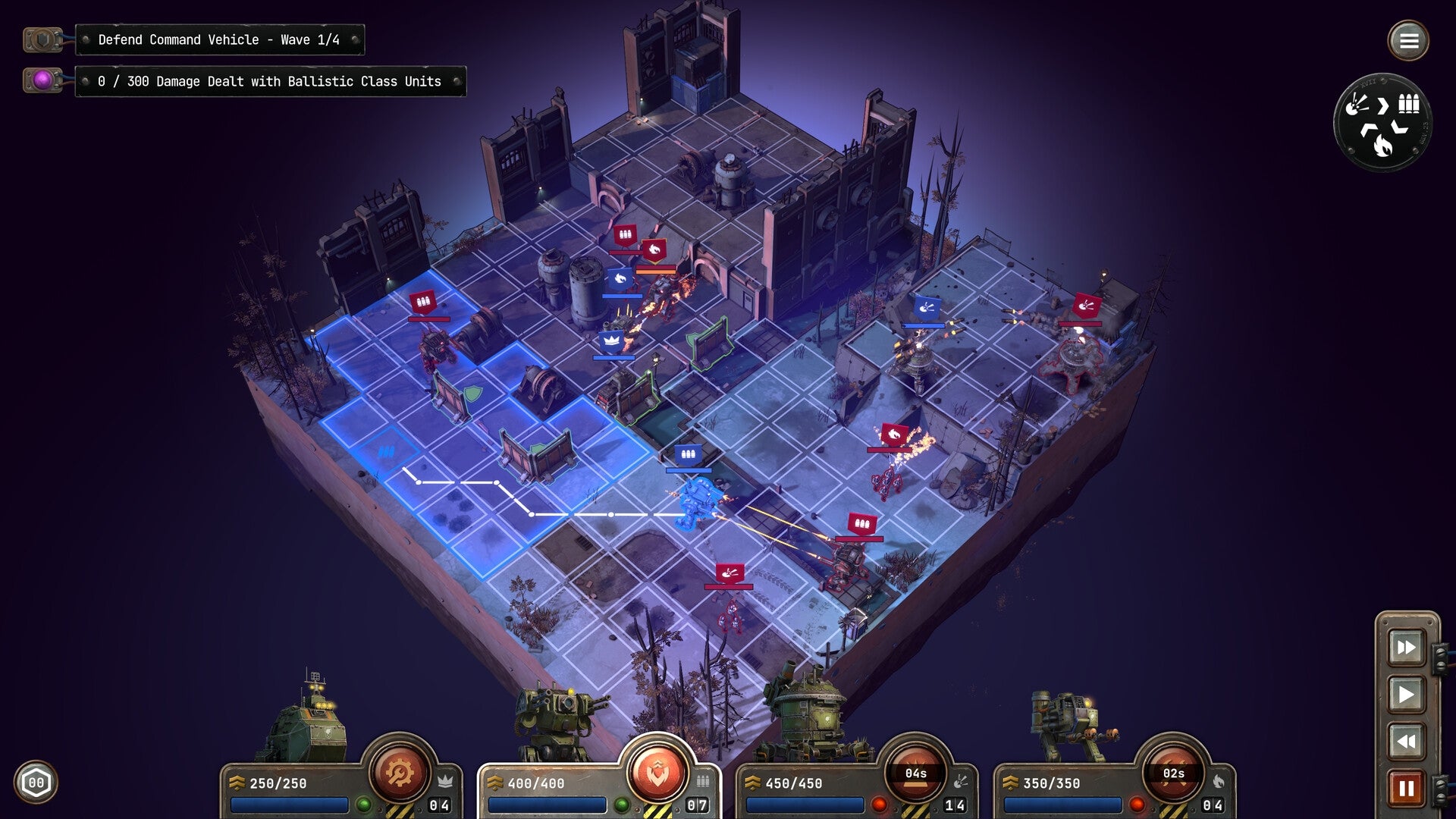The height and width of the screenshot is (819, 1456).
Task: Click the crown class icon on the 250/250 unit panel
Action: pos(447,779)
